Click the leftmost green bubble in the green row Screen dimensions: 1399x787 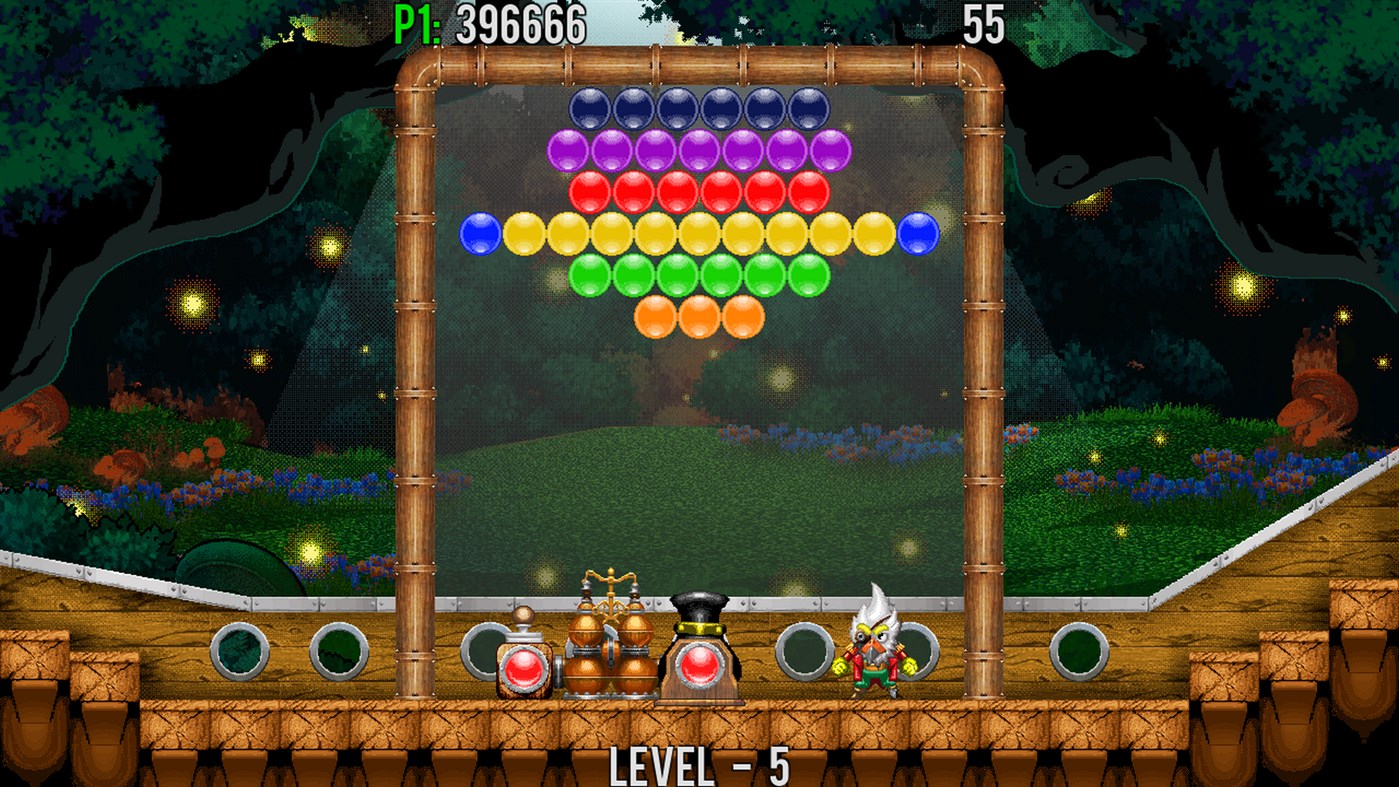(590, 276)
